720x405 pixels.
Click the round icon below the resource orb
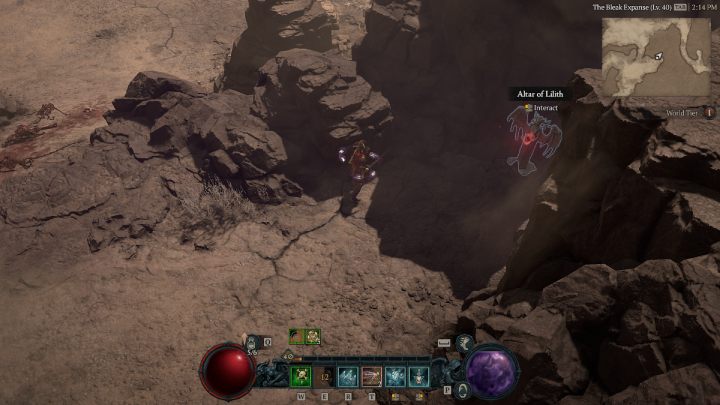(461, 390)
